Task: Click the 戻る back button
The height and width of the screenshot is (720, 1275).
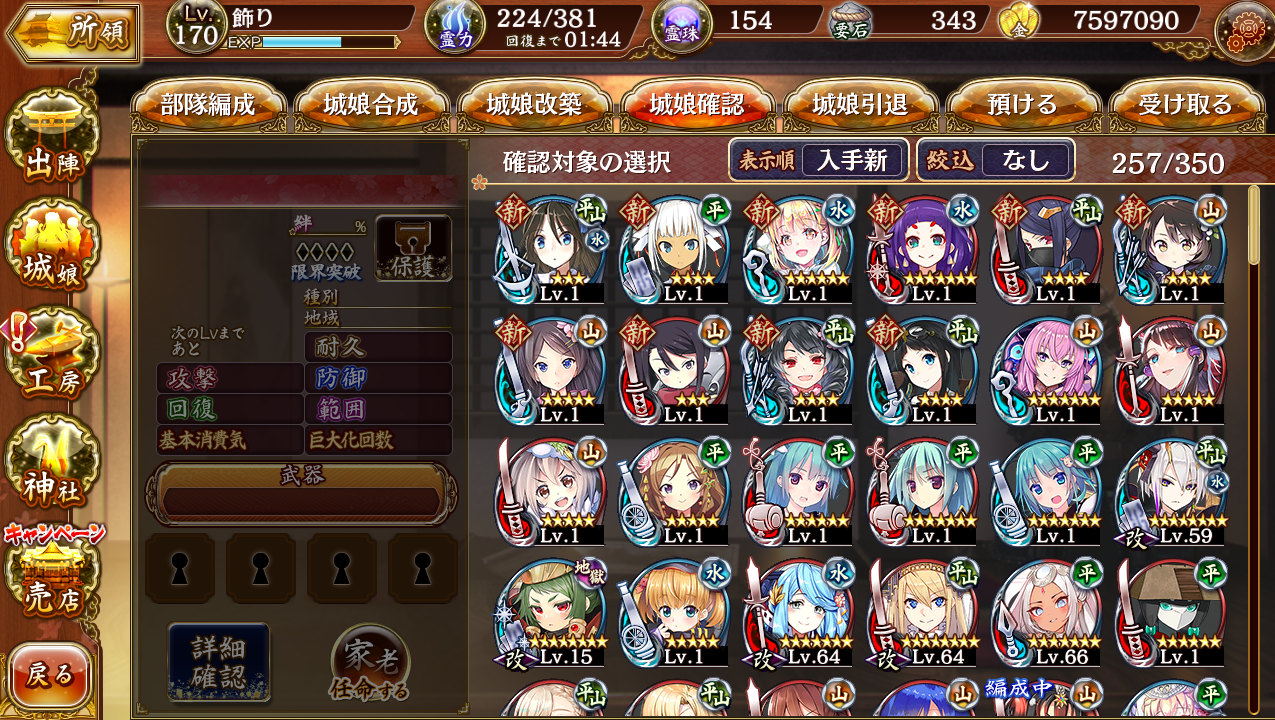Action: click(x=50, y=675)
